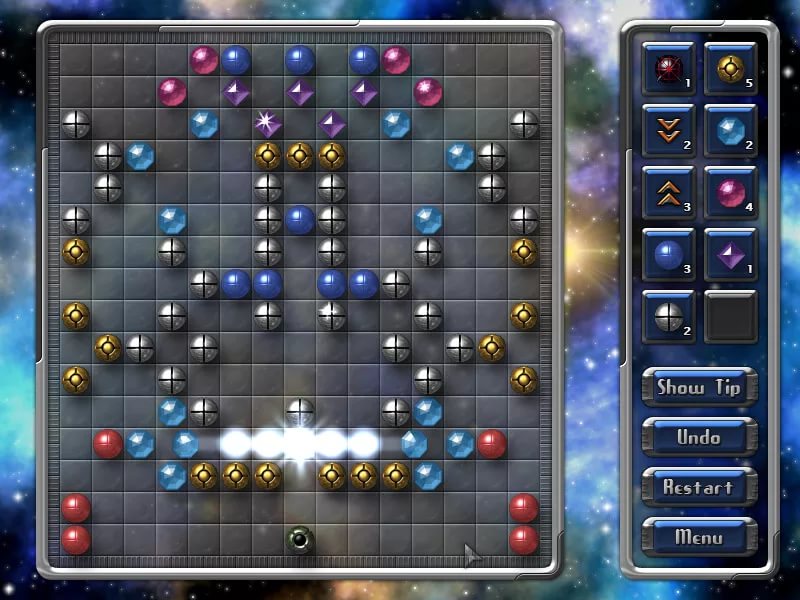Choose the silver cross ball slot

tap(668, 316)
